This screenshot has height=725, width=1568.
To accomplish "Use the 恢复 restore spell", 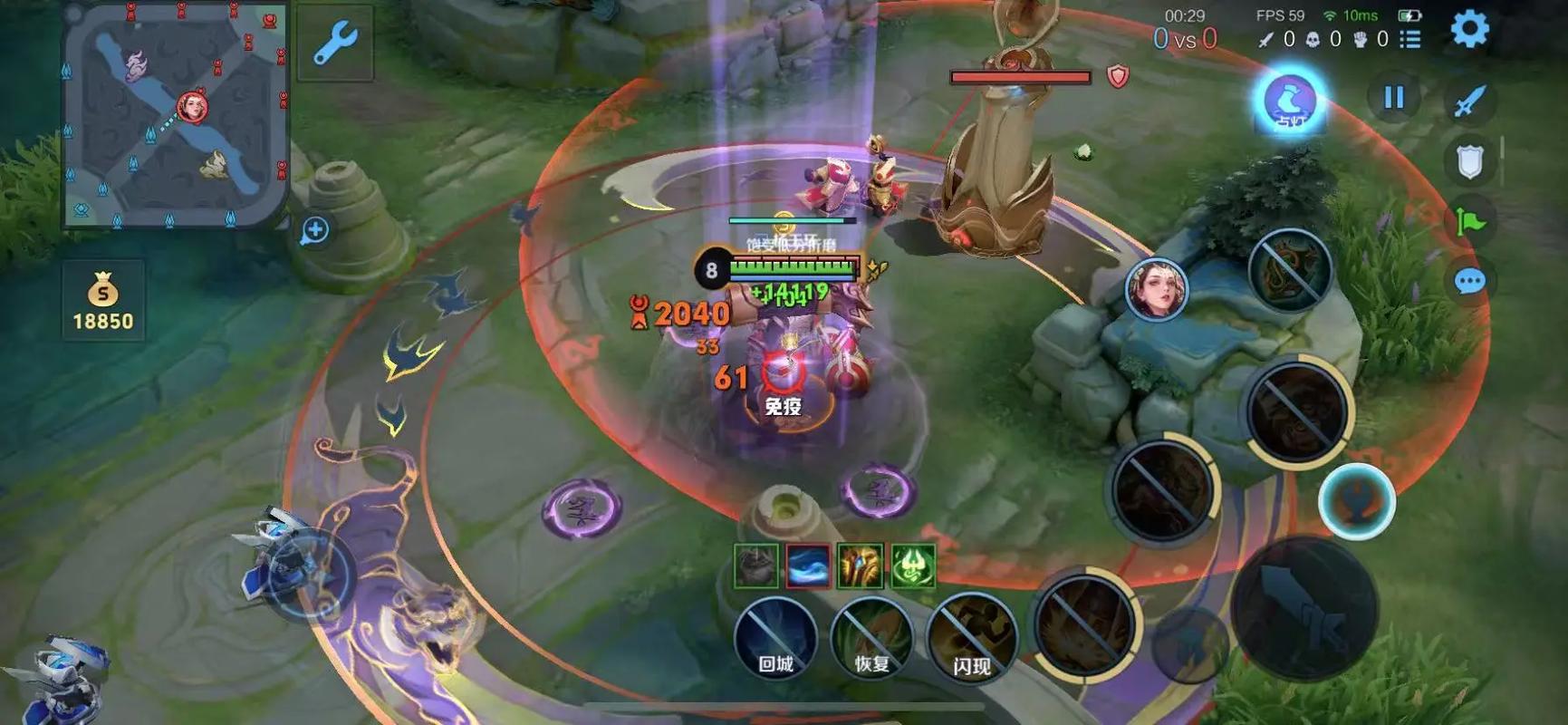I will click(x=872, y=638).
